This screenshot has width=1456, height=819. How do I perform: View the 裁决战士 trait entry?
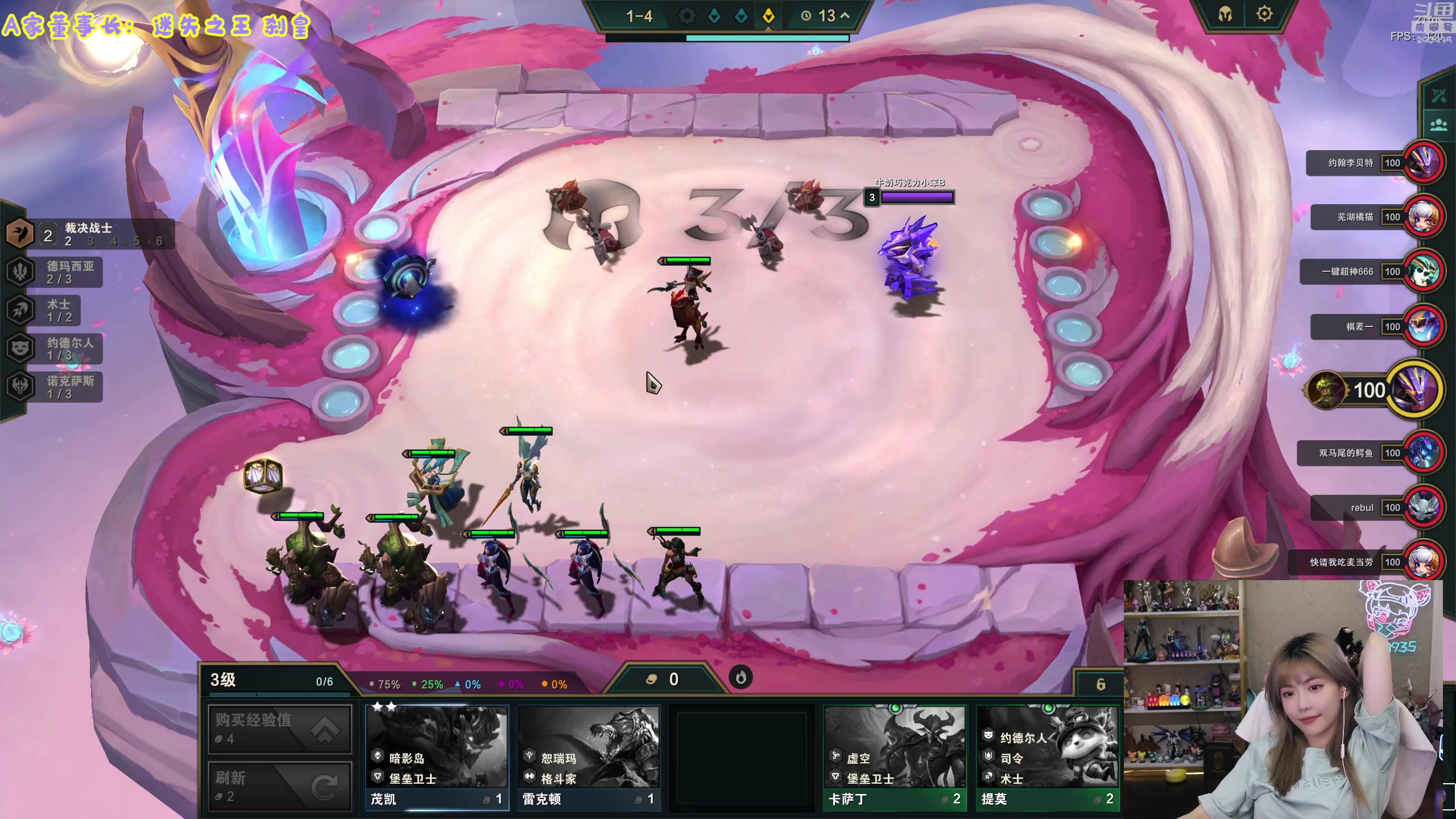(x=88, y=234)
